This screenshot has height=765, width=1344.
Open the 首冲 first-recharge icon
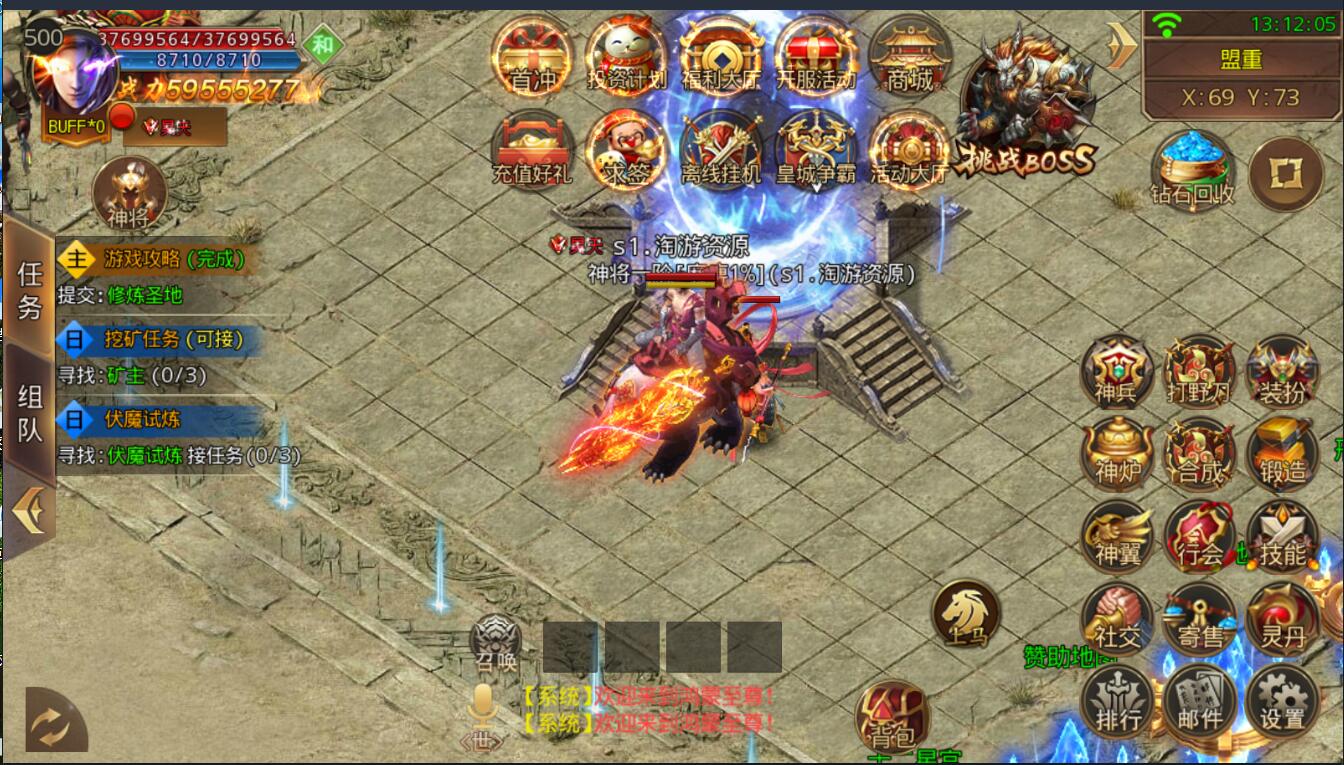point(533,58)
